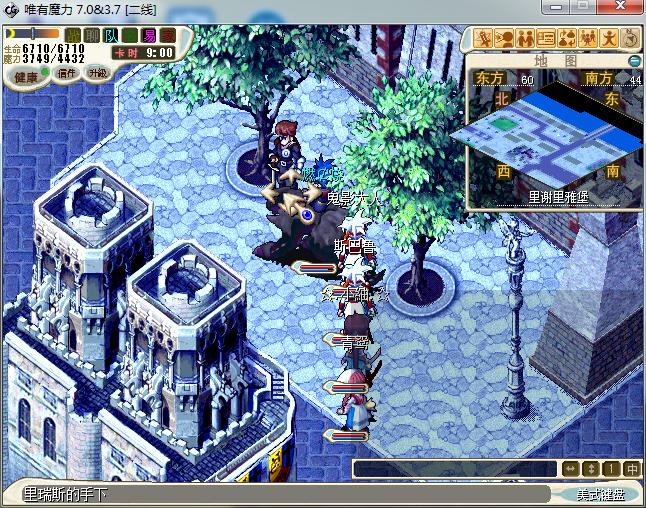Toggle the magenta 易 trade button

click(x=149, y=36)
